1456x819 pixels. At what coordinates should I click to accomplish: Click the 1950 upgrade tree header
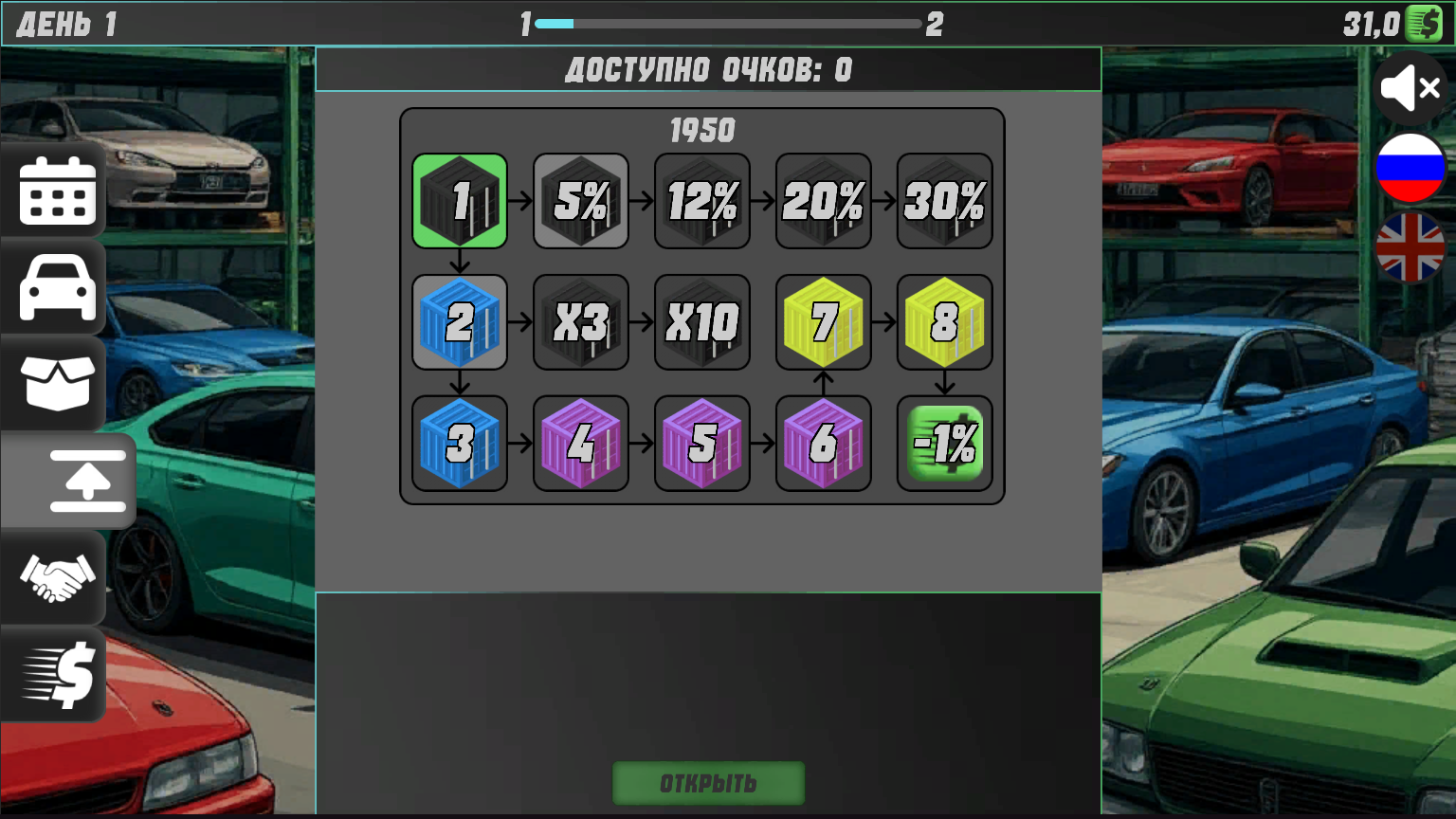(x=701, y=131)
